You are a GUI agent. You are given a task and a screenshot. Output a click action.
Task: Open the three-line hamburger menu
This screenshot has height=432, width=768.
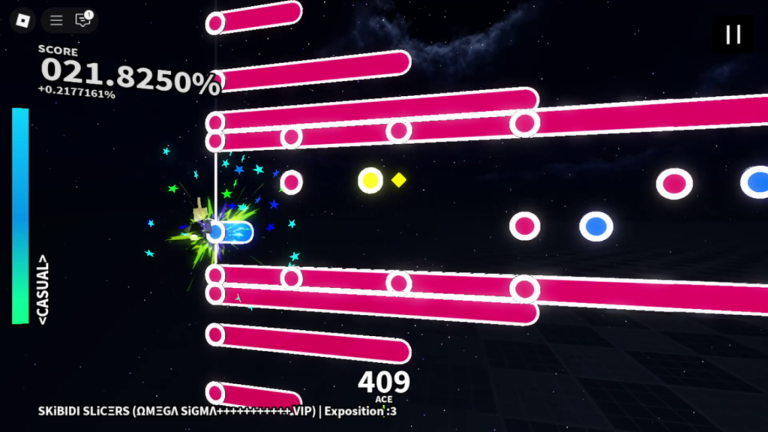[56, 20]
